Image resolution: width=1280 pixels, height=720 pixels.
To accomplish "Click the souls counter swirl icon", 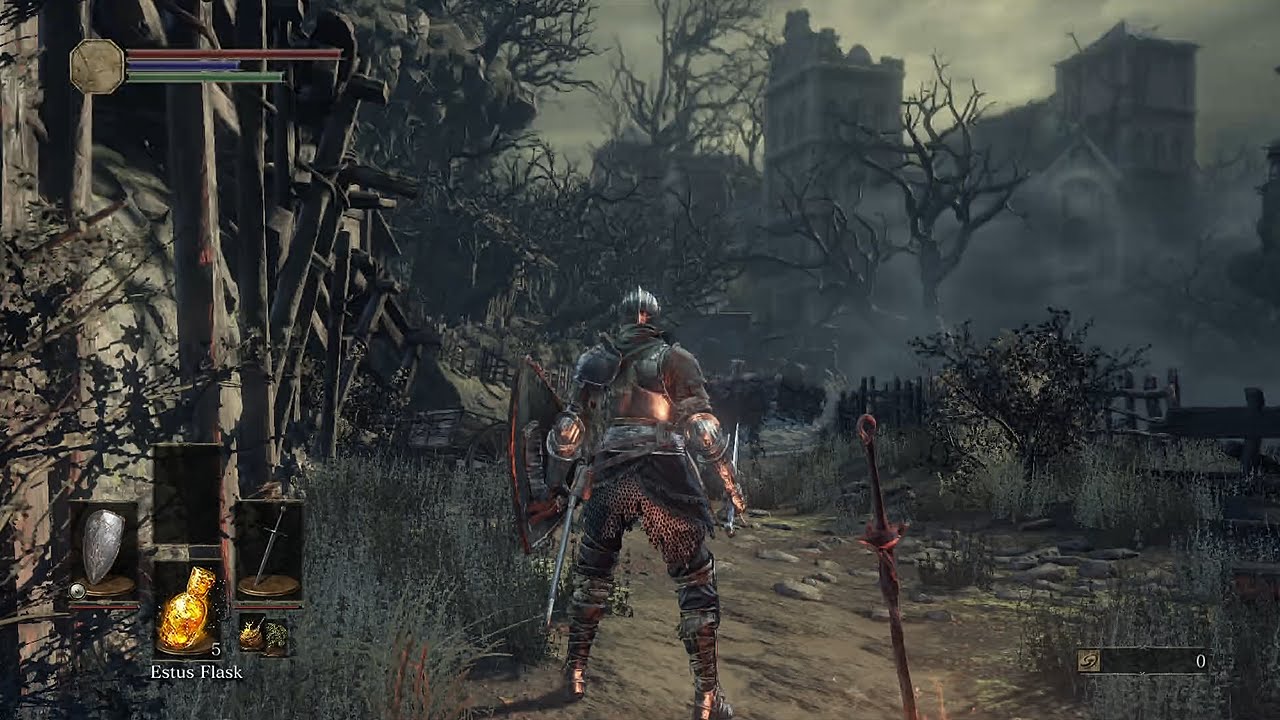I will [x=1088, y=659].
